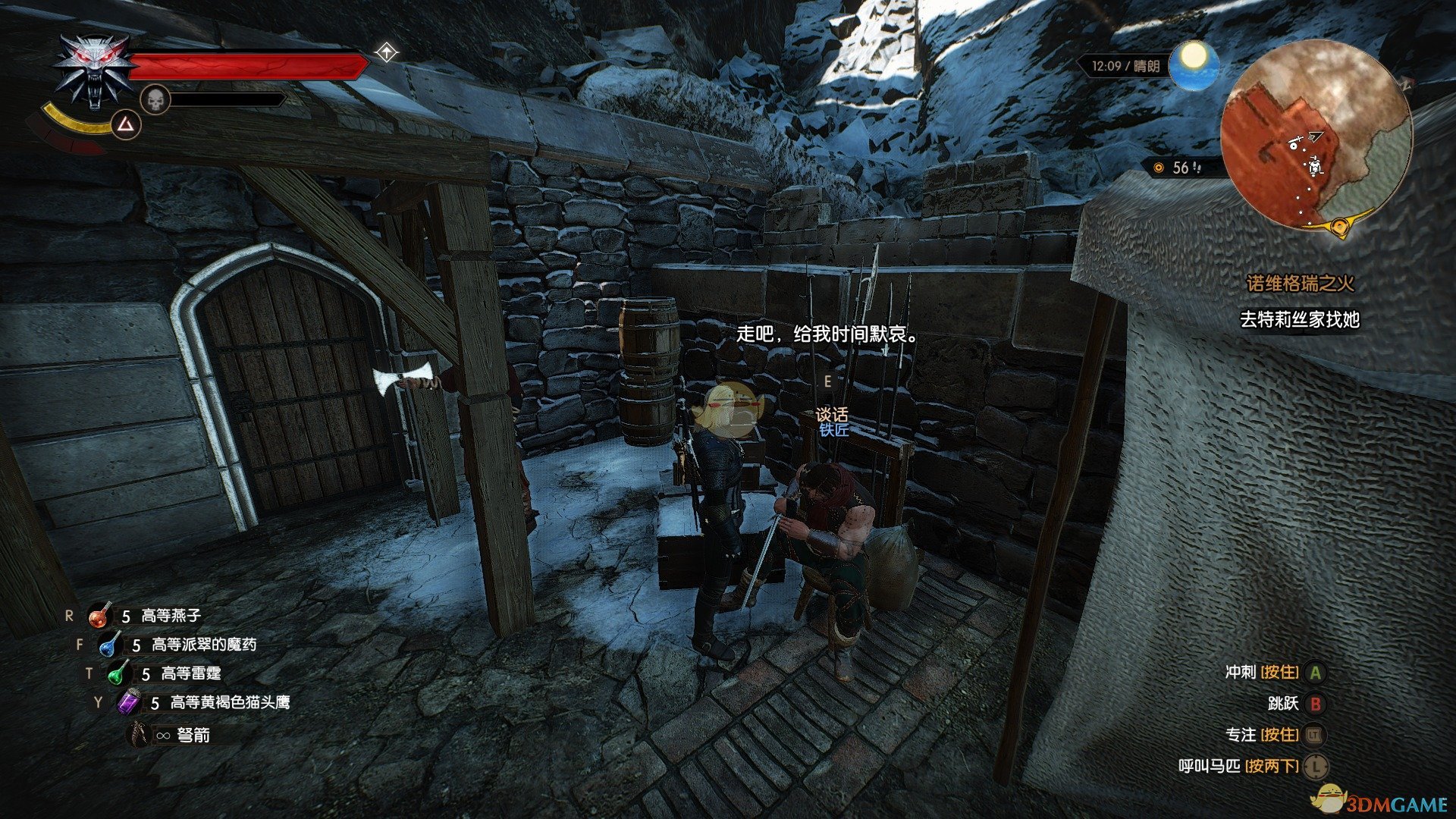Select the purple Superior Tawny Owl potion
Viewport: 1456px width, 819px height.
click(x=128, y=703)
